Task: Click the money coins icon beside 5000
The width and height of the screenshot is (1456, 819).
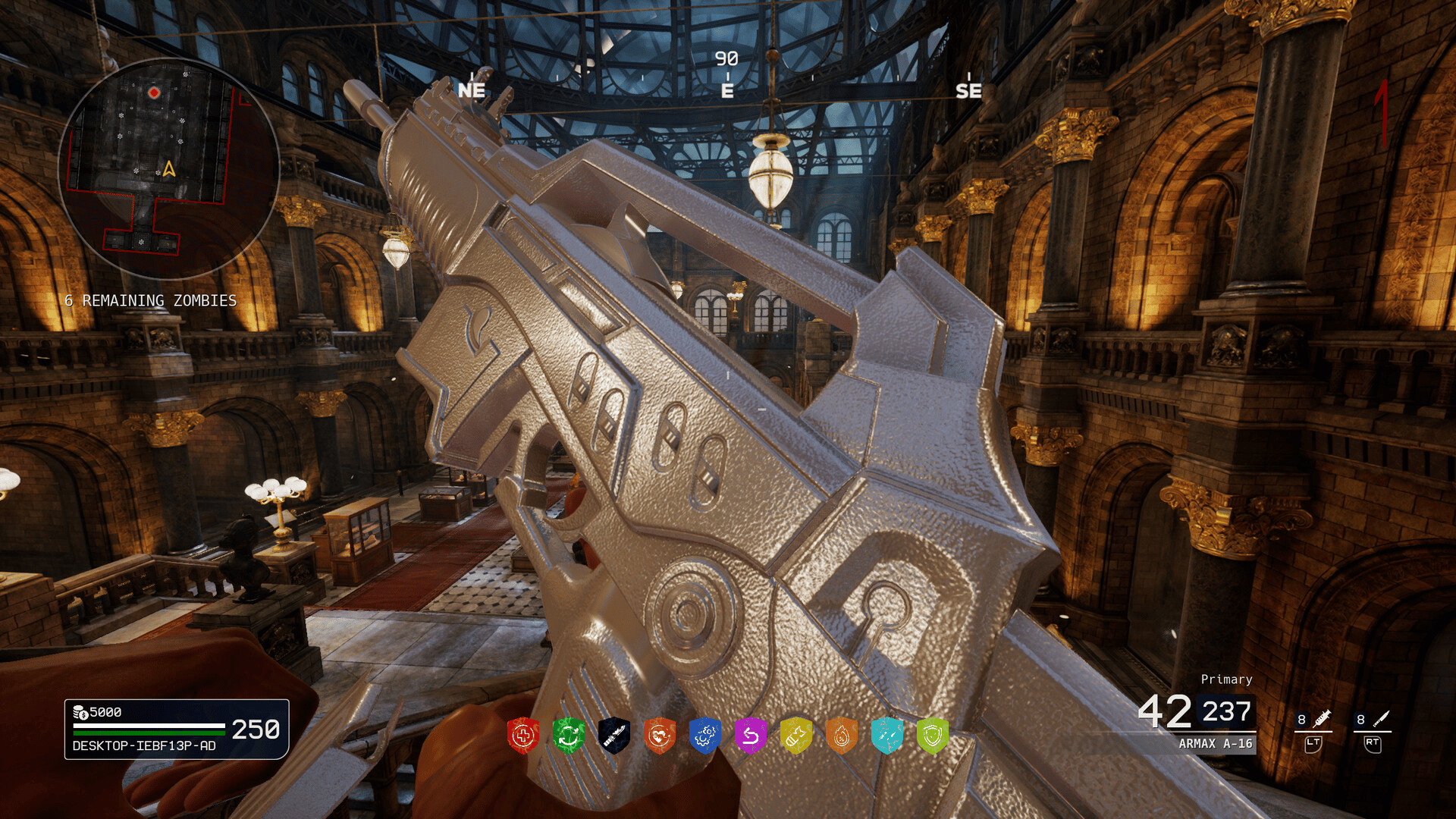Action: pos(80,712)
